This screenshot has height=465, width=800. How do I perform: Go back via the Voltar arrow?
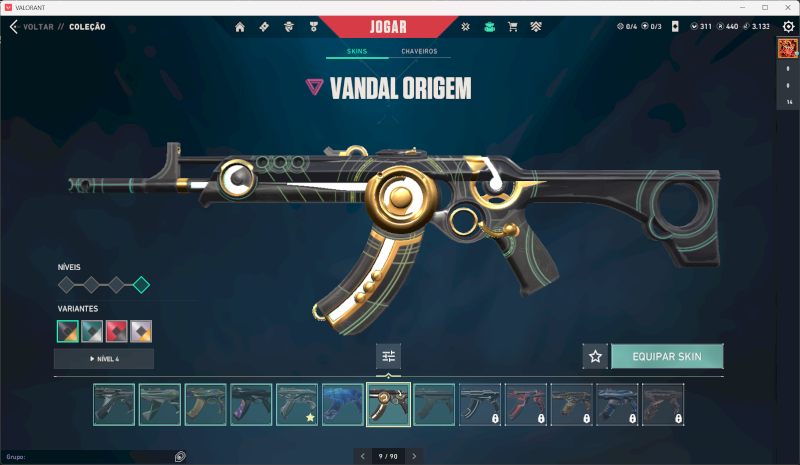[x=14, y=27]
